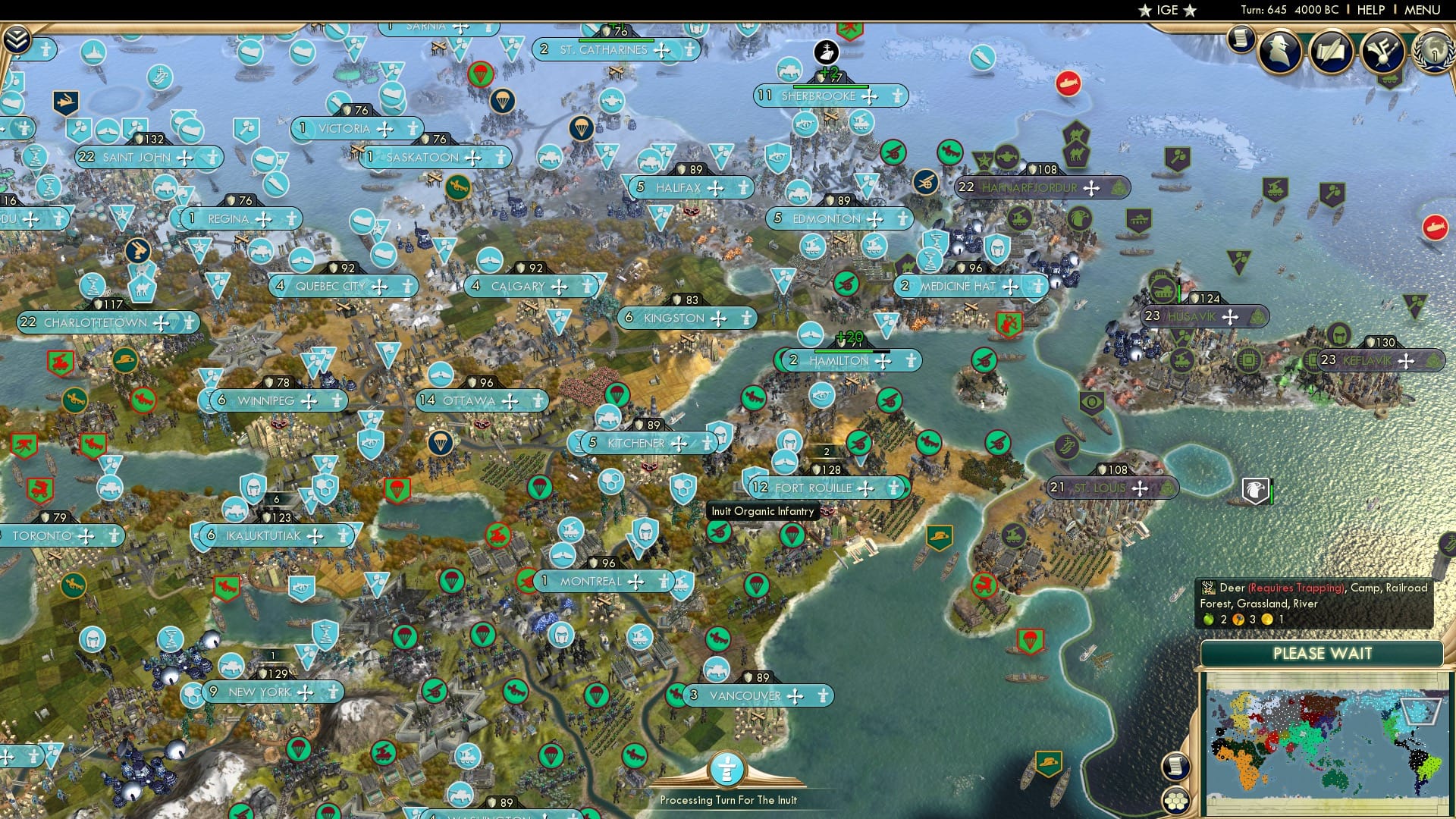The width and height of the screenshot is (1456, 819).
Task: Click the black ship icon above Sherbrooke
Action: click(x=825, y=53)
